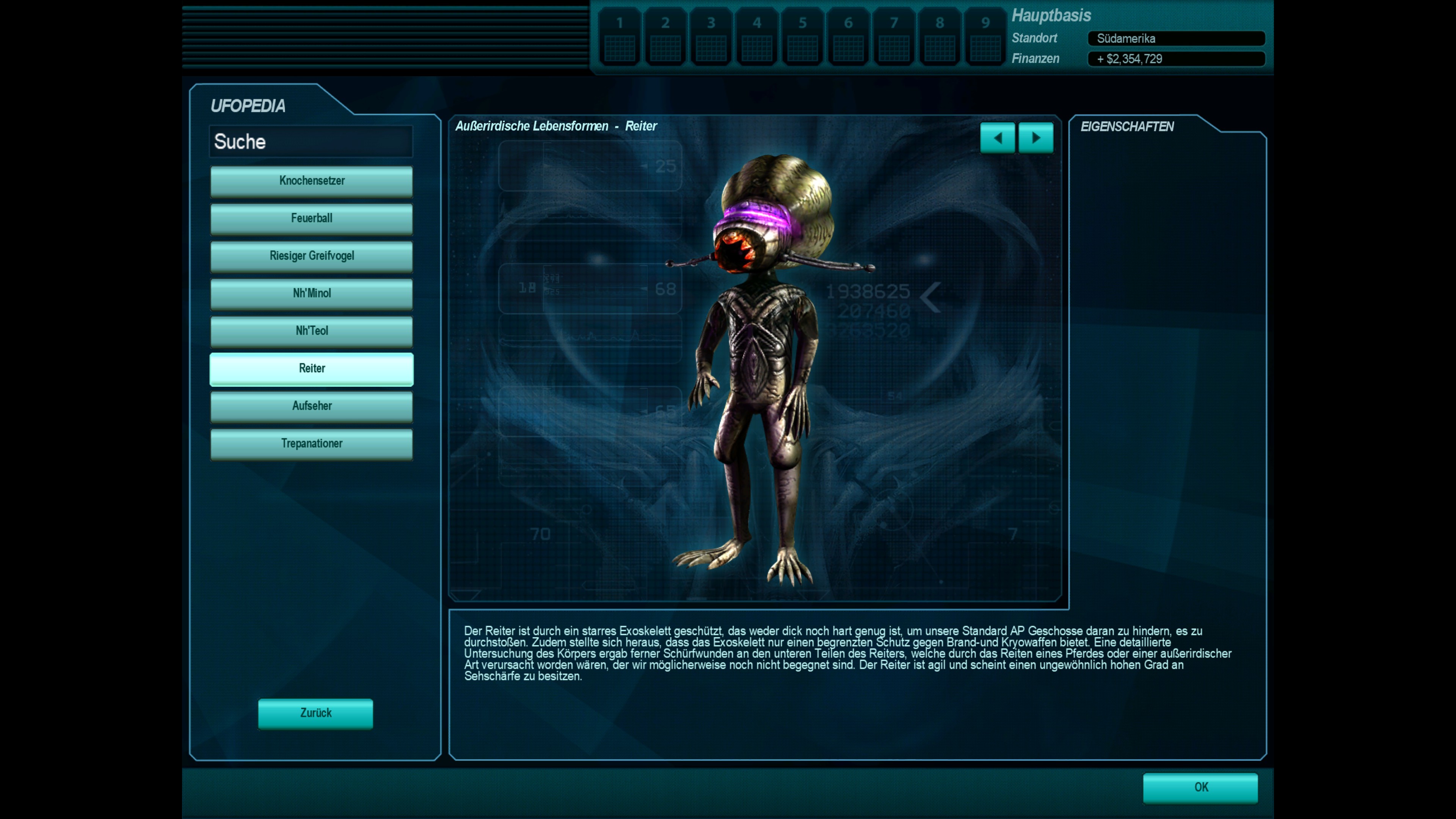Open the Knochensetzer entry
Screen dimensions: 1456x819
click(x=311, y=181)
